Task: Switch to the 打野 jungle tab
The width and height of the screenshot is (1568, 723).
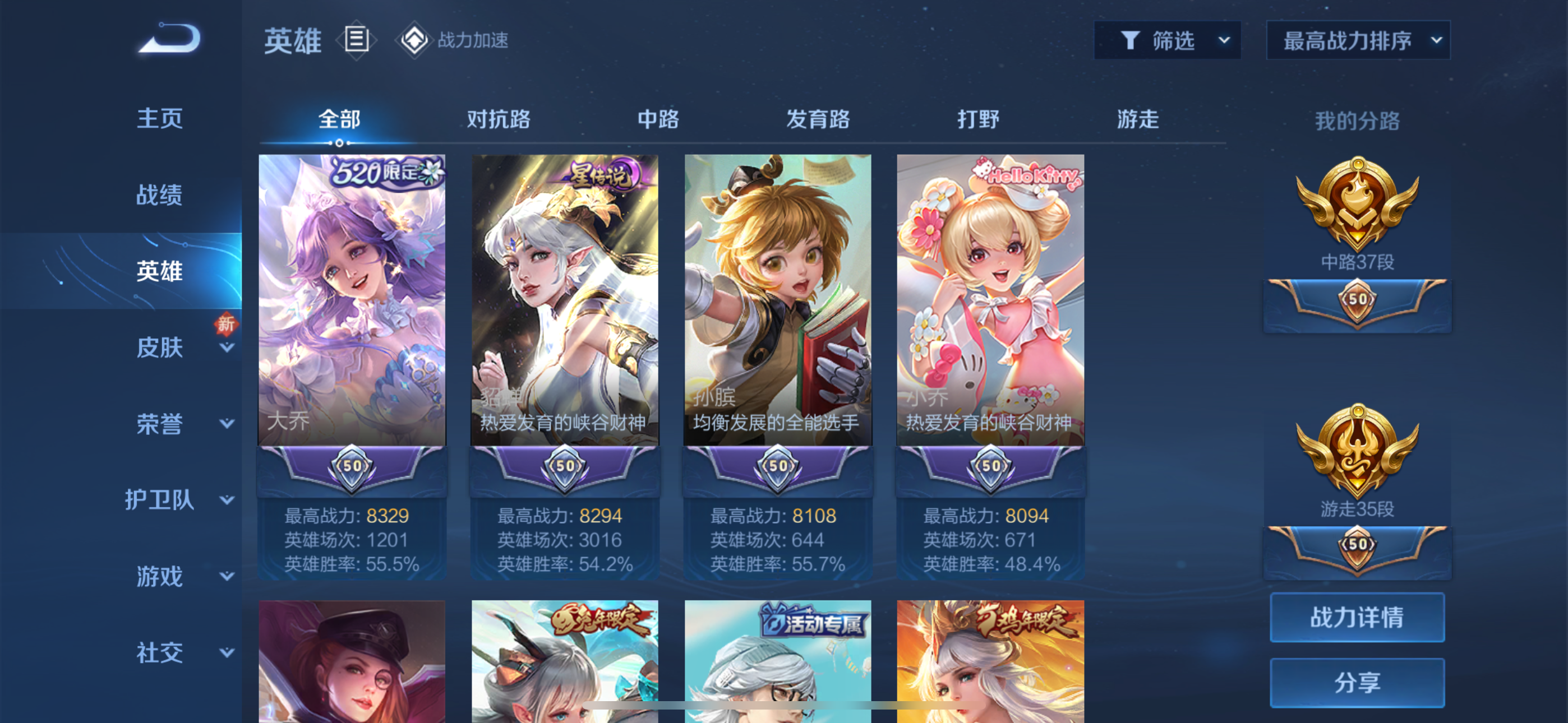Action: 978,119
